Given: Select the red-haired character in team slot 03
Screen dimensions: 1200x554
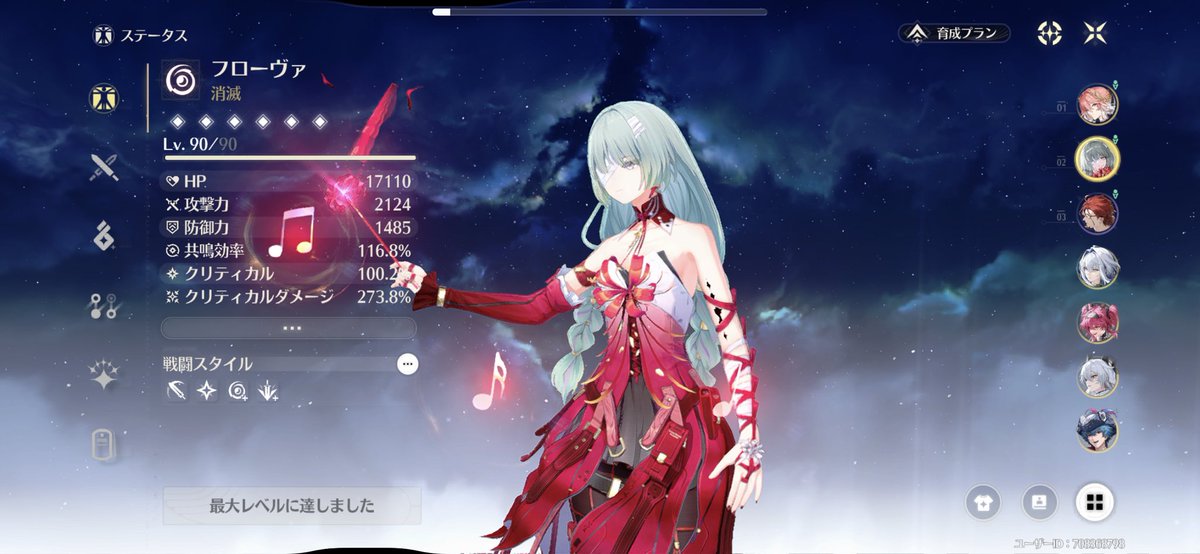Looking at the screenshot, I should [x=1097, y=213].
